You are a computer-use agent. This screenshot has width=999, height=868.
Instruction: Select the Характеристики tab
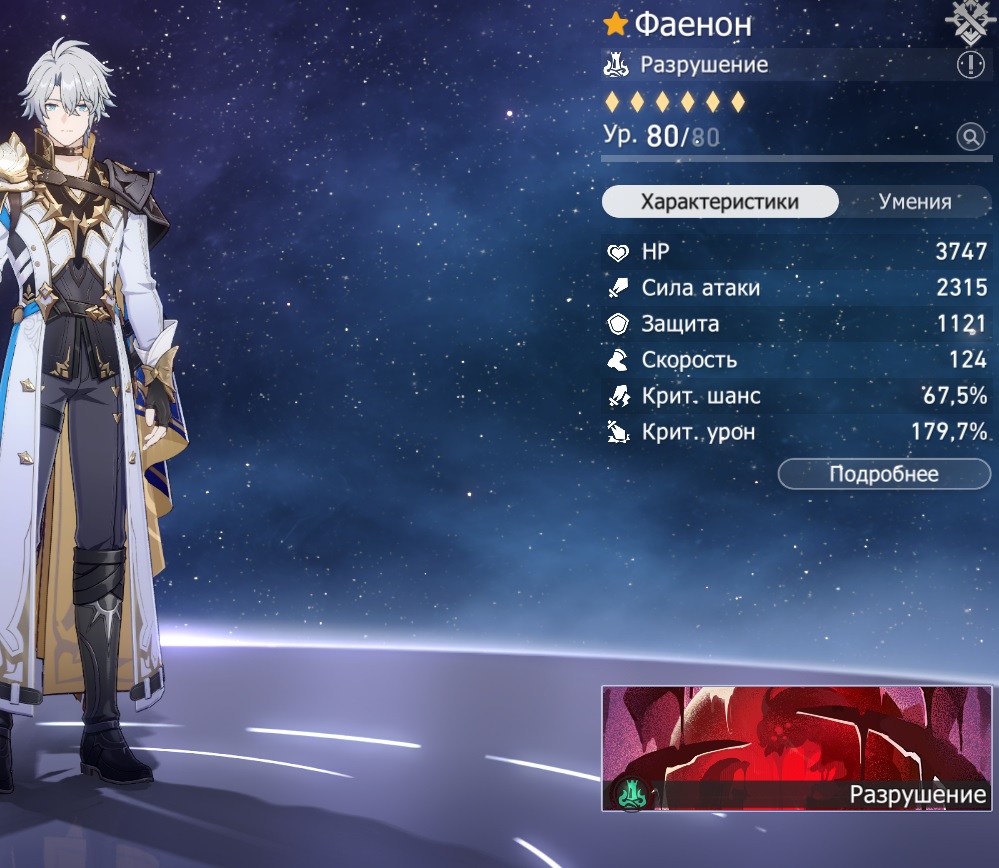coord(719,202)
